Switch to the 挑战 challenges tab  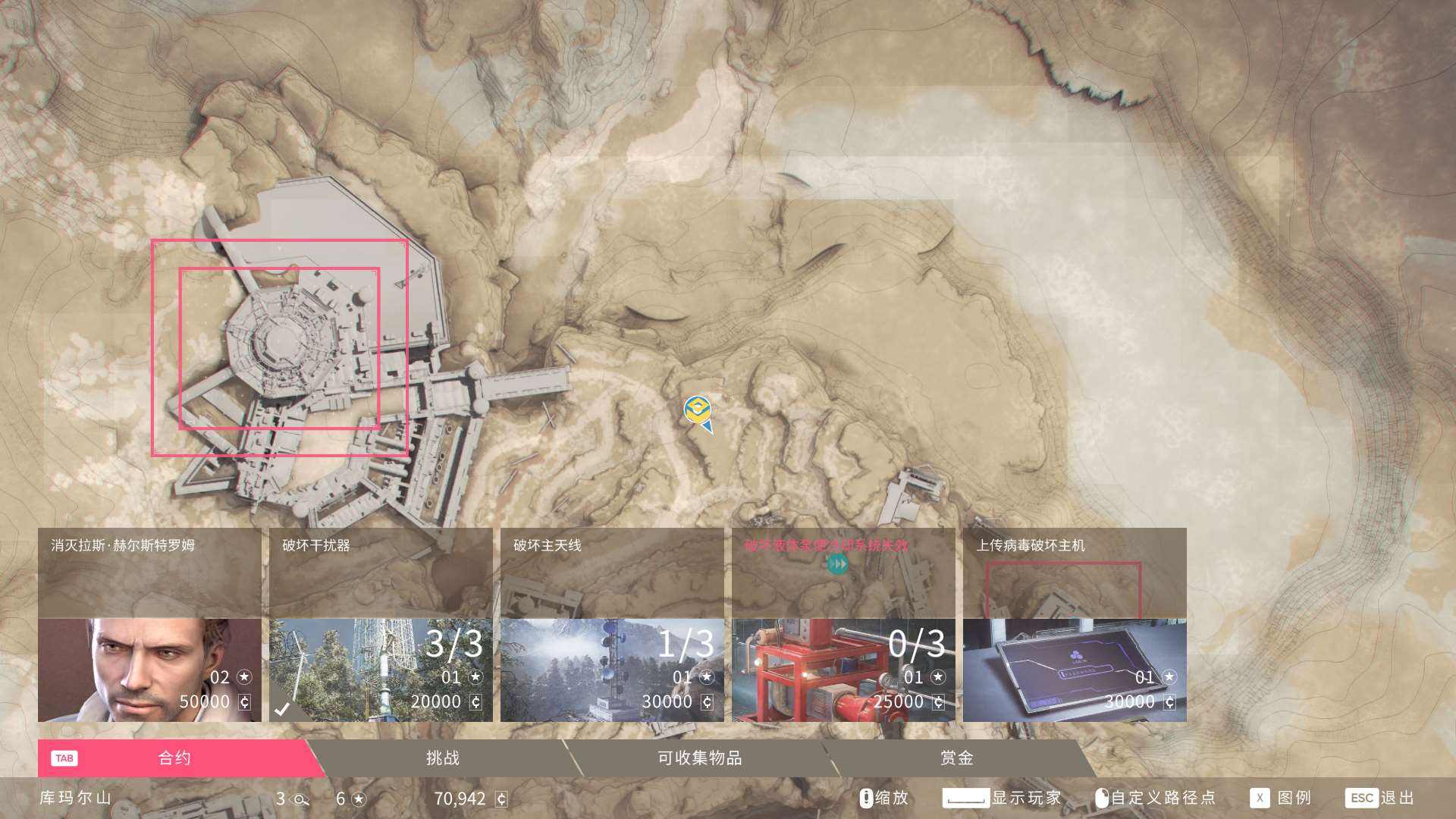pyautogui.click(x=444, y=757)
